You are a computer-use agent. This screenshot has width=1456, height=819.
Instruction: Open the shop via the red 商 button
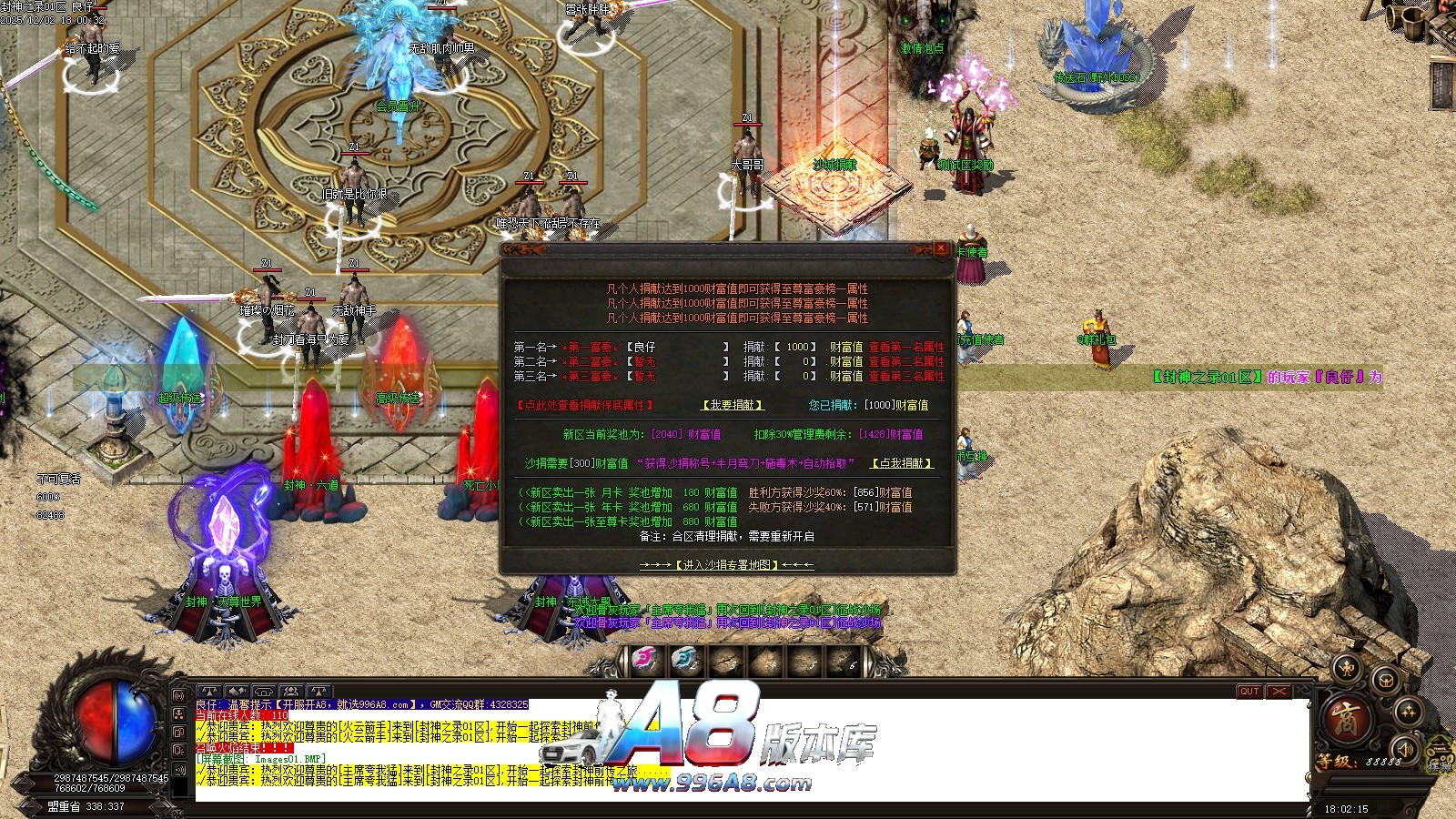(1346, 720)
